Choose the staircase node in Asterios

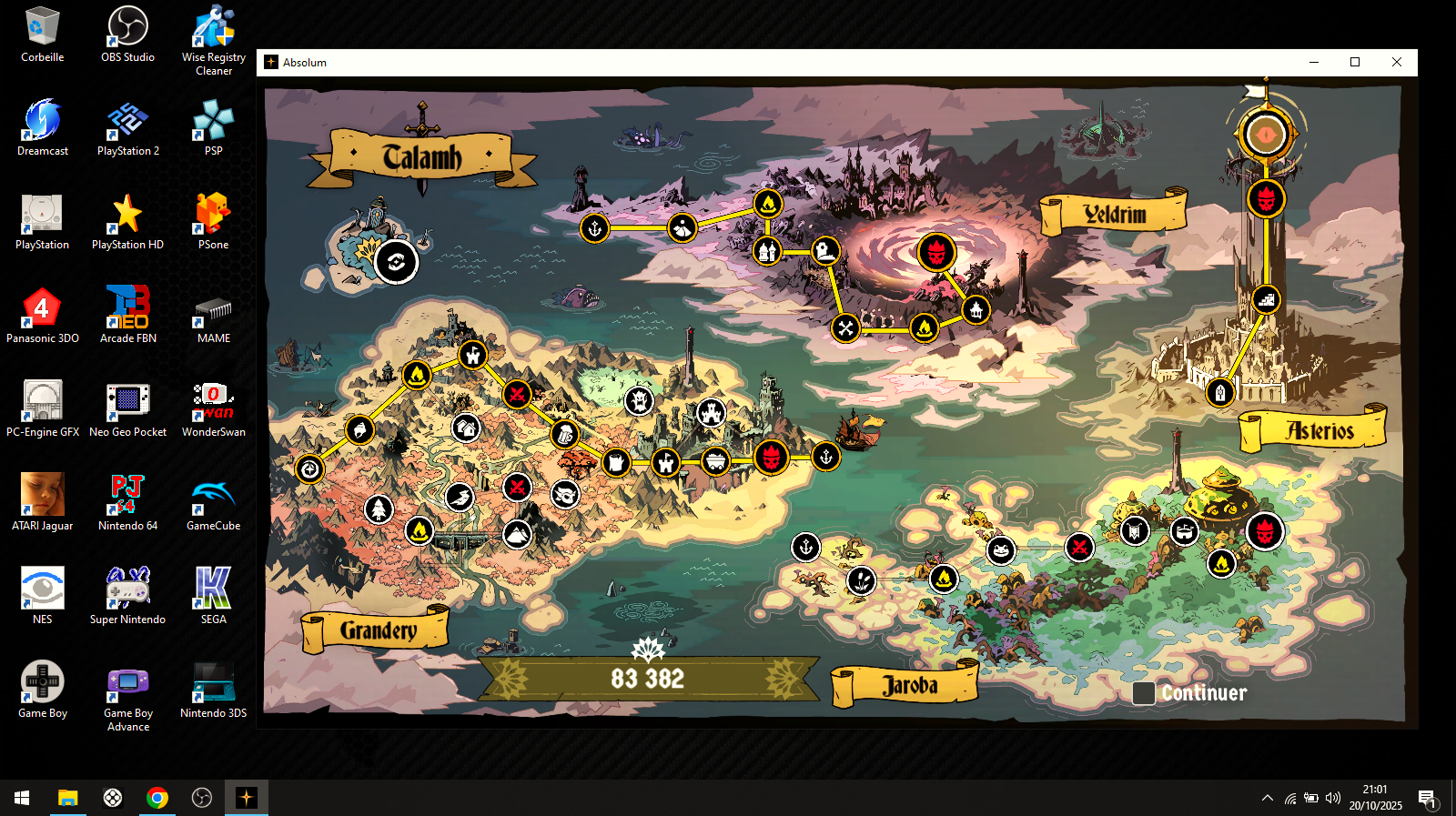pos(1266,298)
